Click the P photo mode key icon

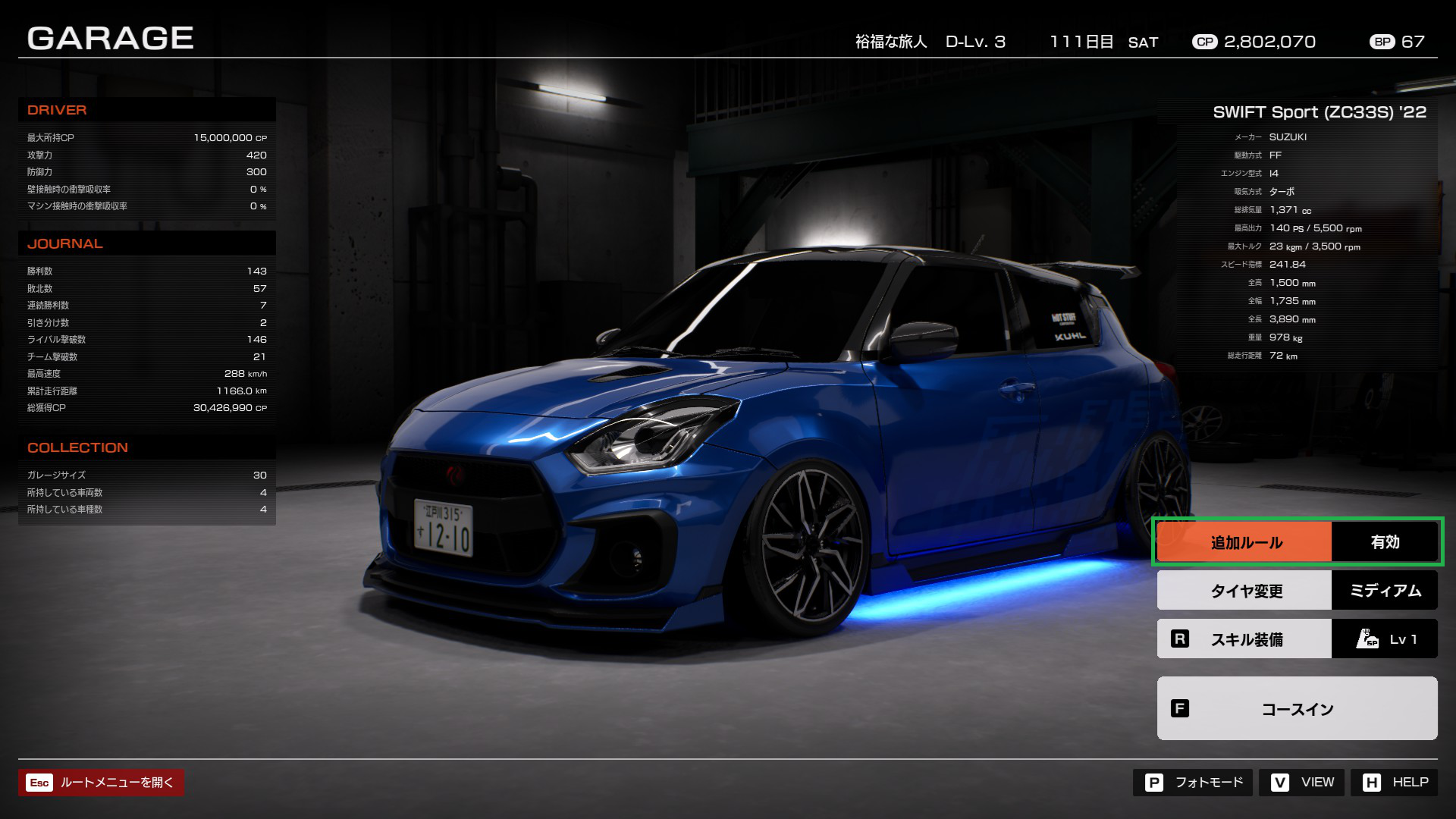click(x=1156, y=782)
